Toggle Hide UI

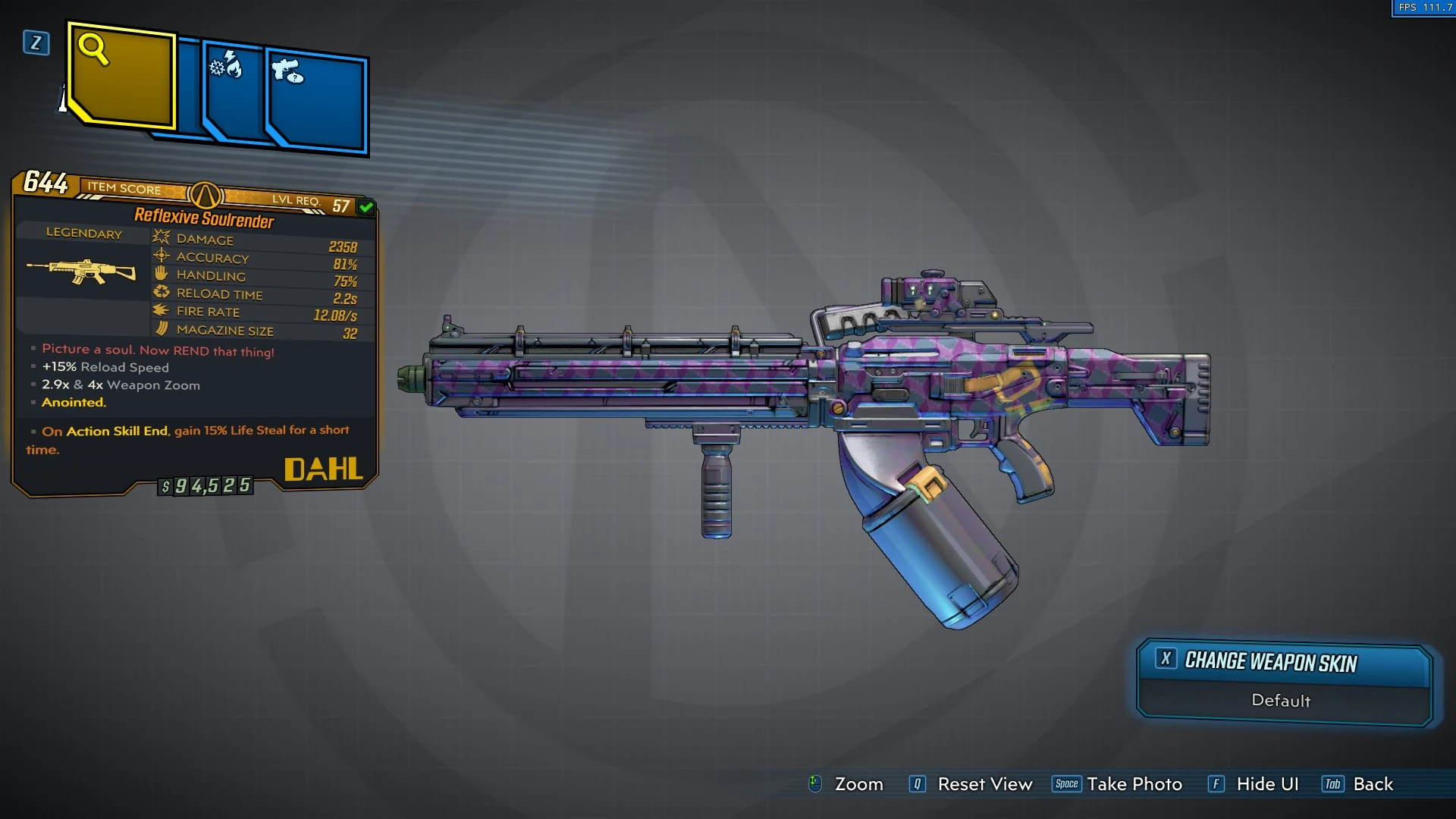(1267, 784)
